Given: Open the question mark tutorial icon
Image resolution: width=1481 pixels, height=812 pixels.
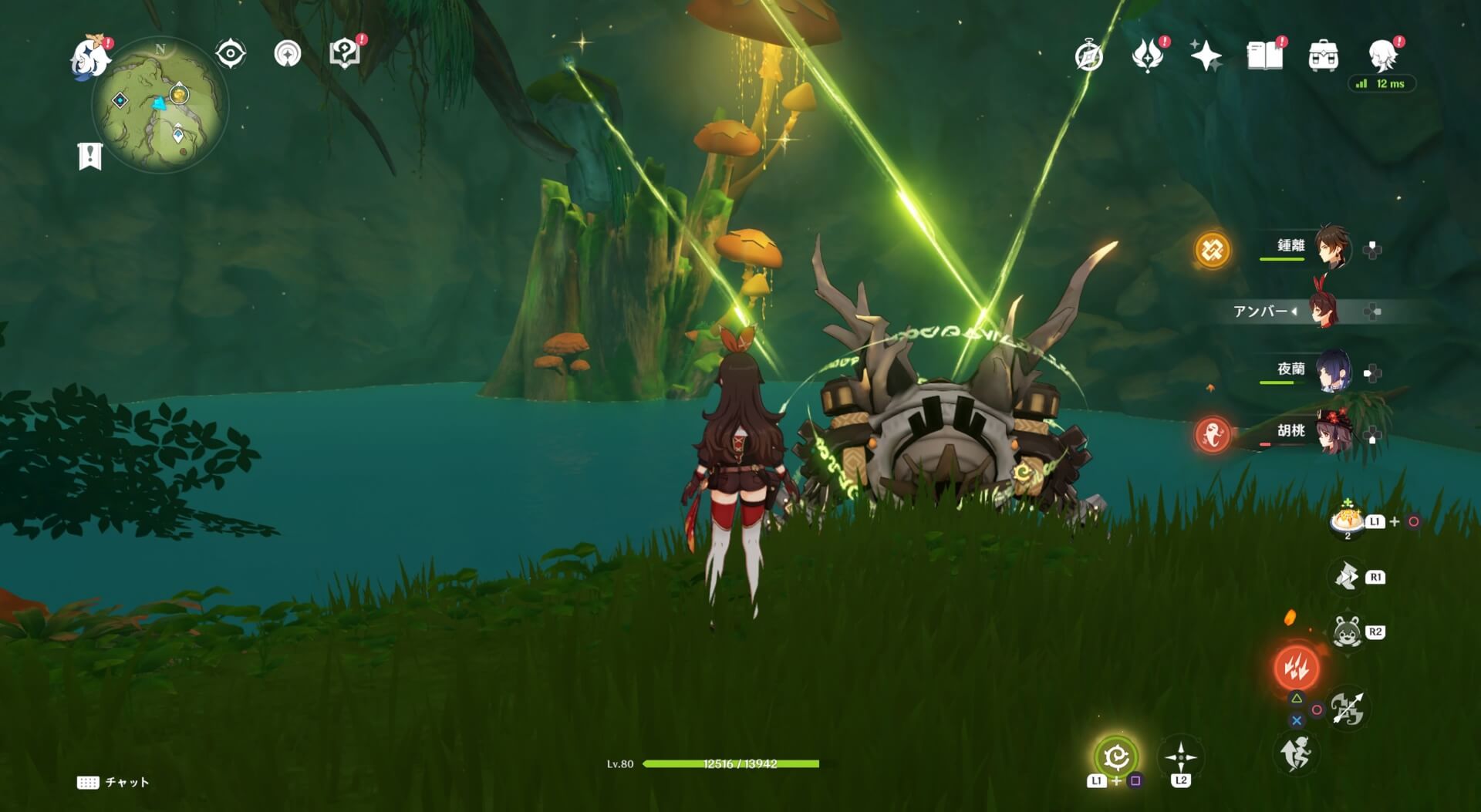Looking at the screenshot, I should [x=344, y=54].
